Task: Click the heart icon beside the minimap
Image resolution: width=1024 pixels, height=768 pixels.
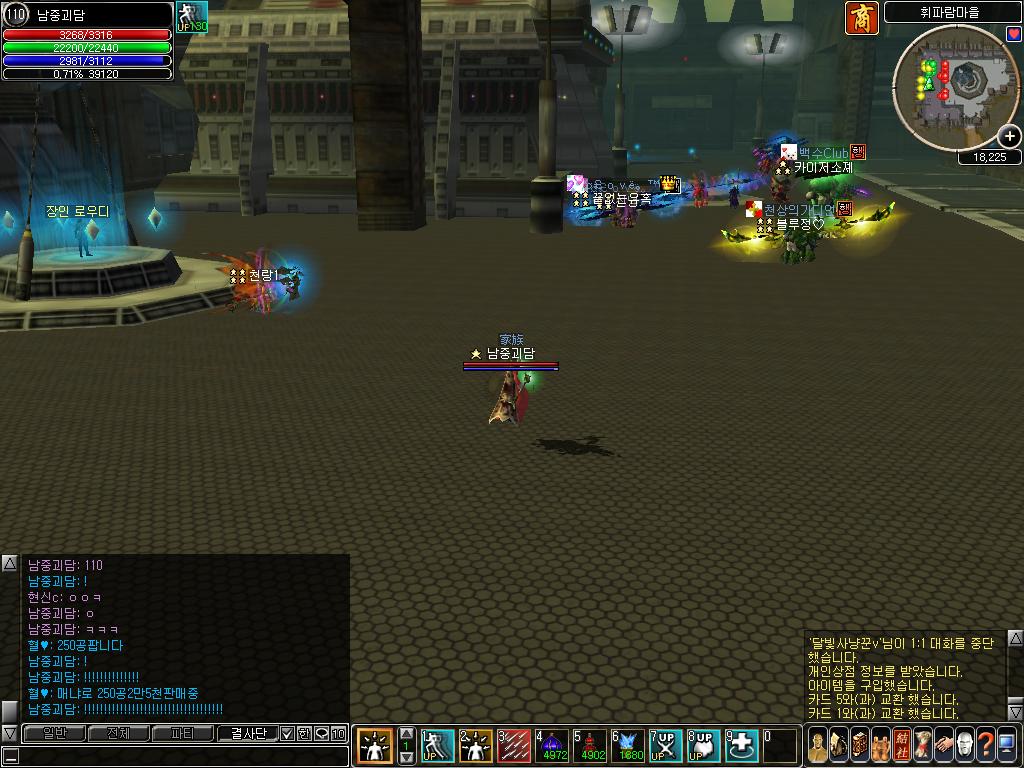Action: pyautogui.click(x=1014, y=34)
